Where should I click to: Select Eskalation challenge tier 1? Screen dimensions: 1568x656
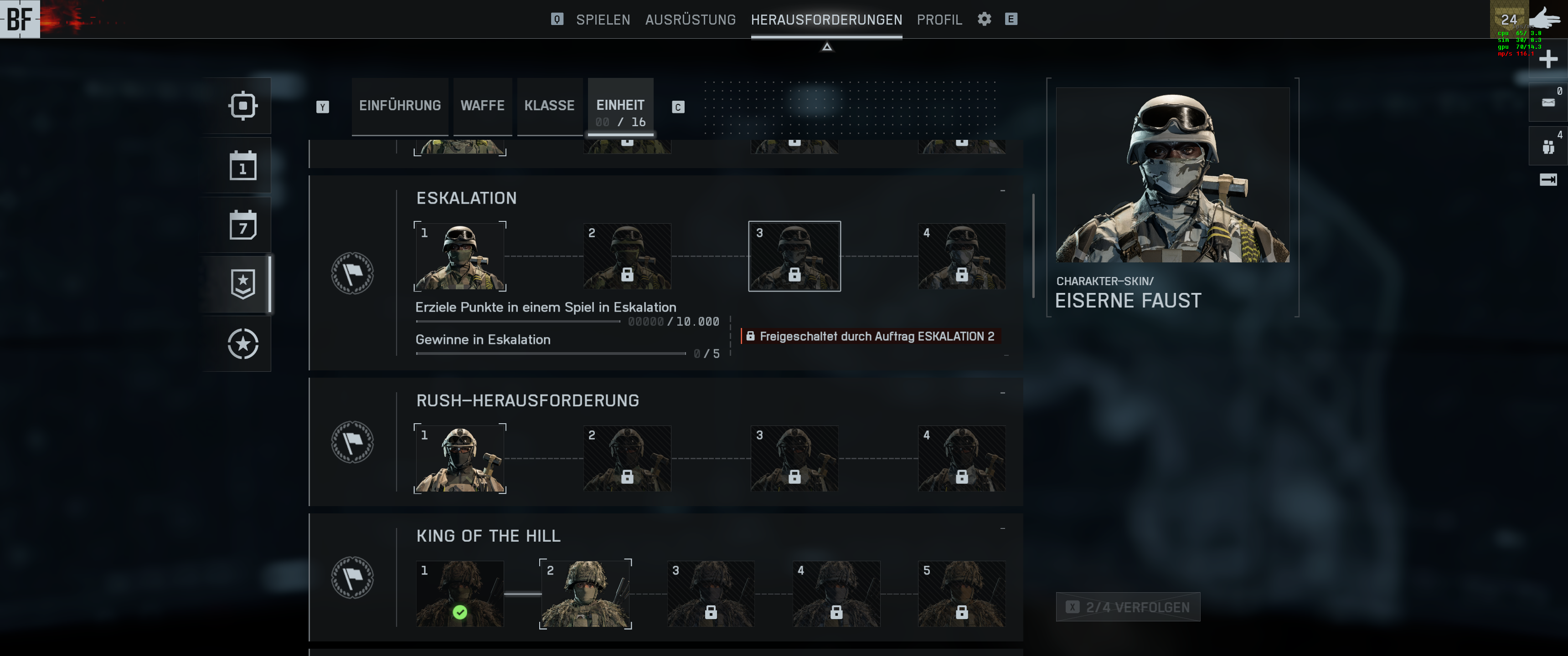(x=459, y=256)
